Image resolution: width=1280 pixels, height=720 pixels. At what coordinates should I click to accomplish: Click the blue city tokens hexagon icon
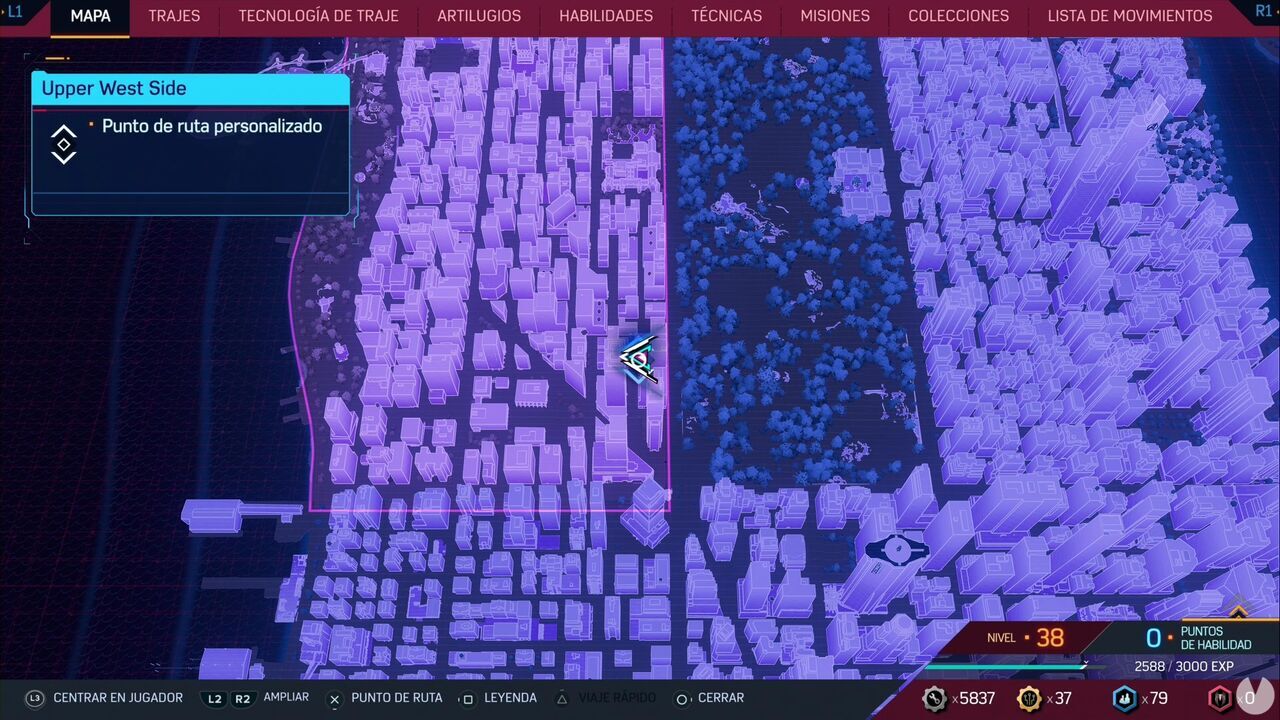pyautogui.click(x=1124, y=698)
